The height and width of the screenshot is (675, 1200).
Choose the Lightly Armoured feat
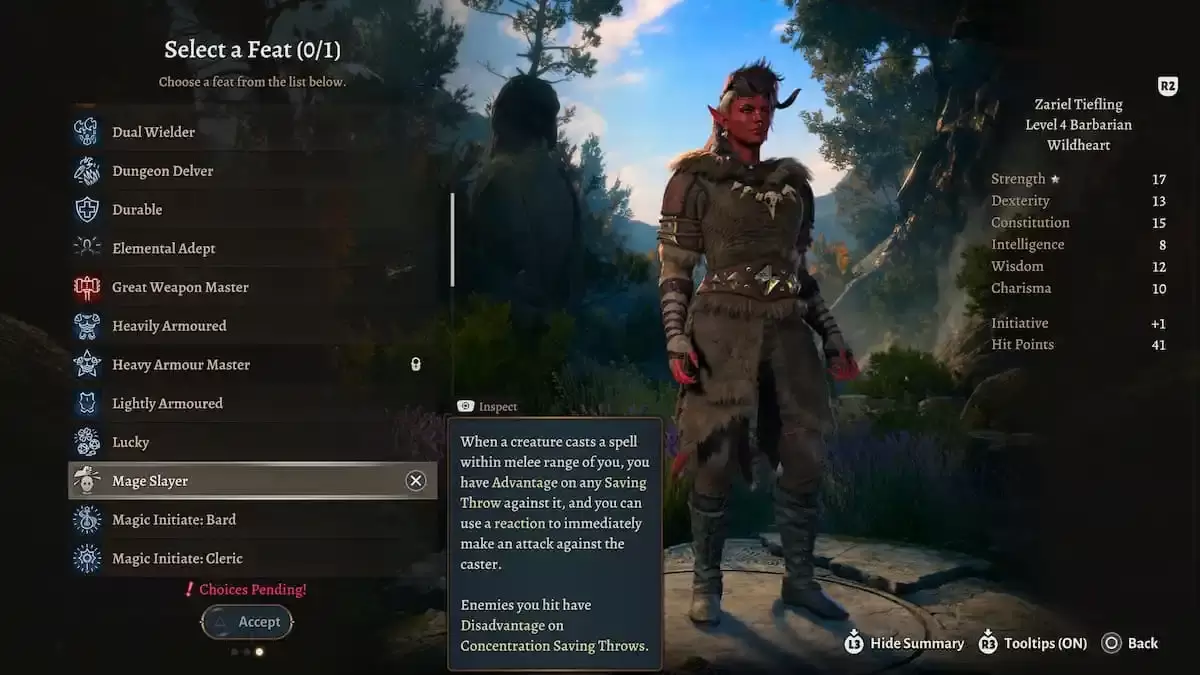[167, 404]
